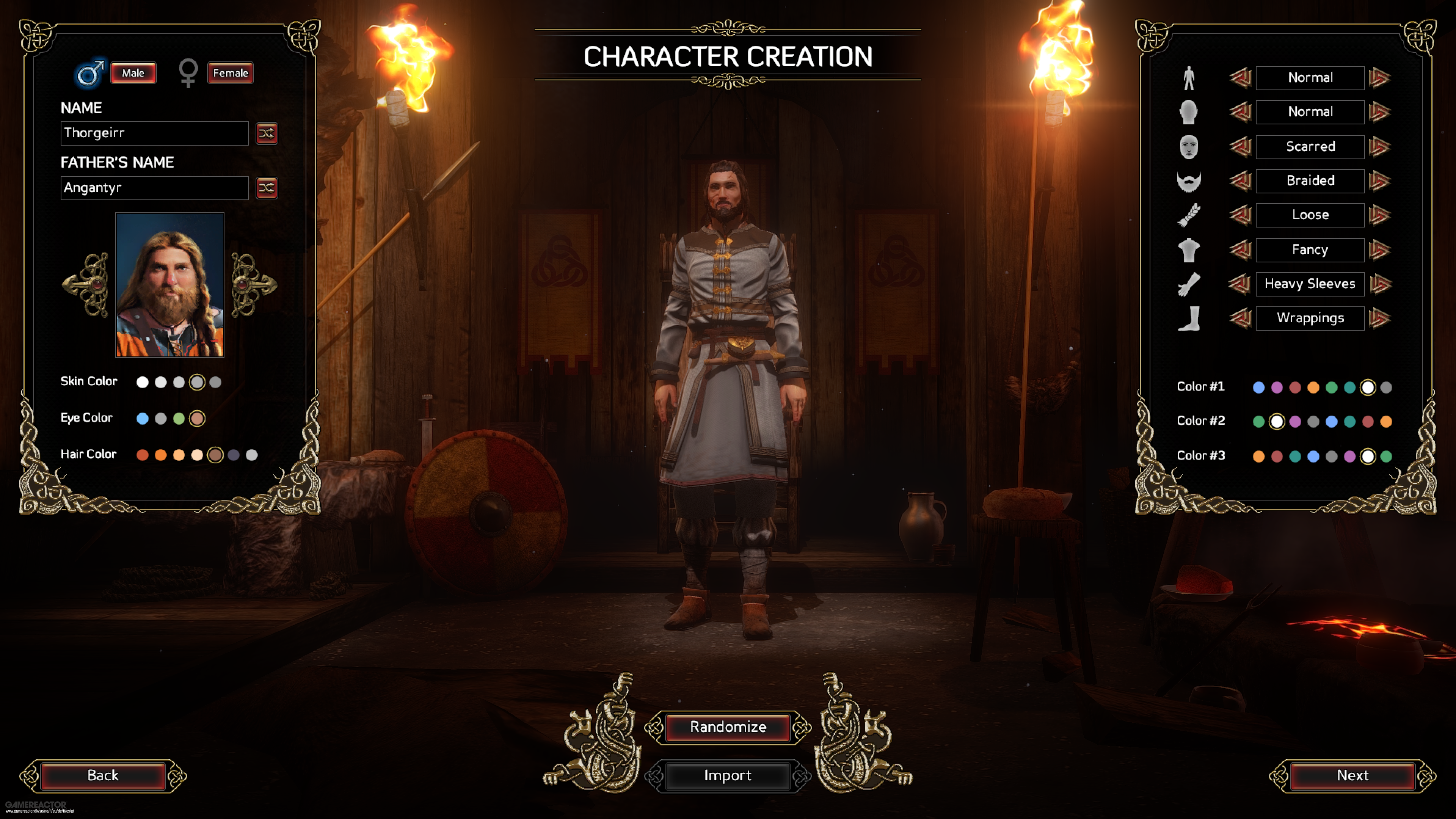The image size is (1456, 819).
Task: Set Color #3 to green
Action: 1386,456
